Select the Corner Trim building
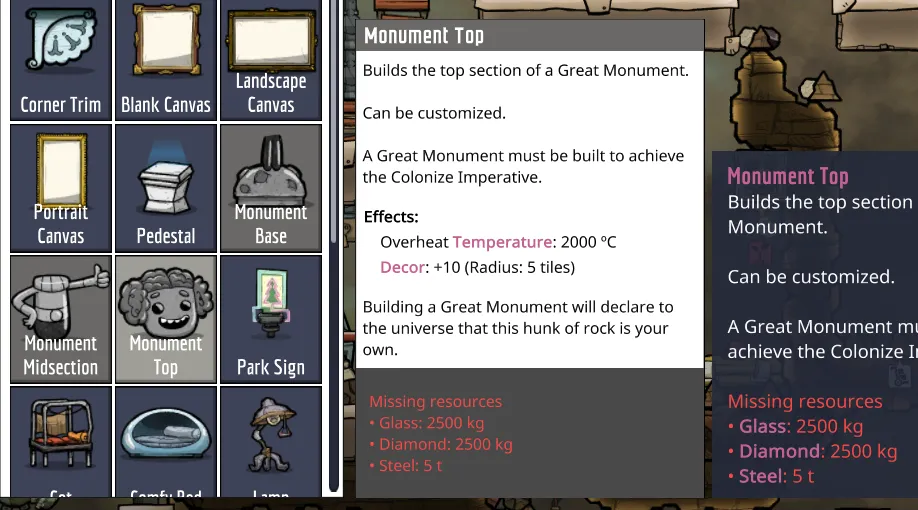This screenshot has height=510, width=918. point(60,58)
